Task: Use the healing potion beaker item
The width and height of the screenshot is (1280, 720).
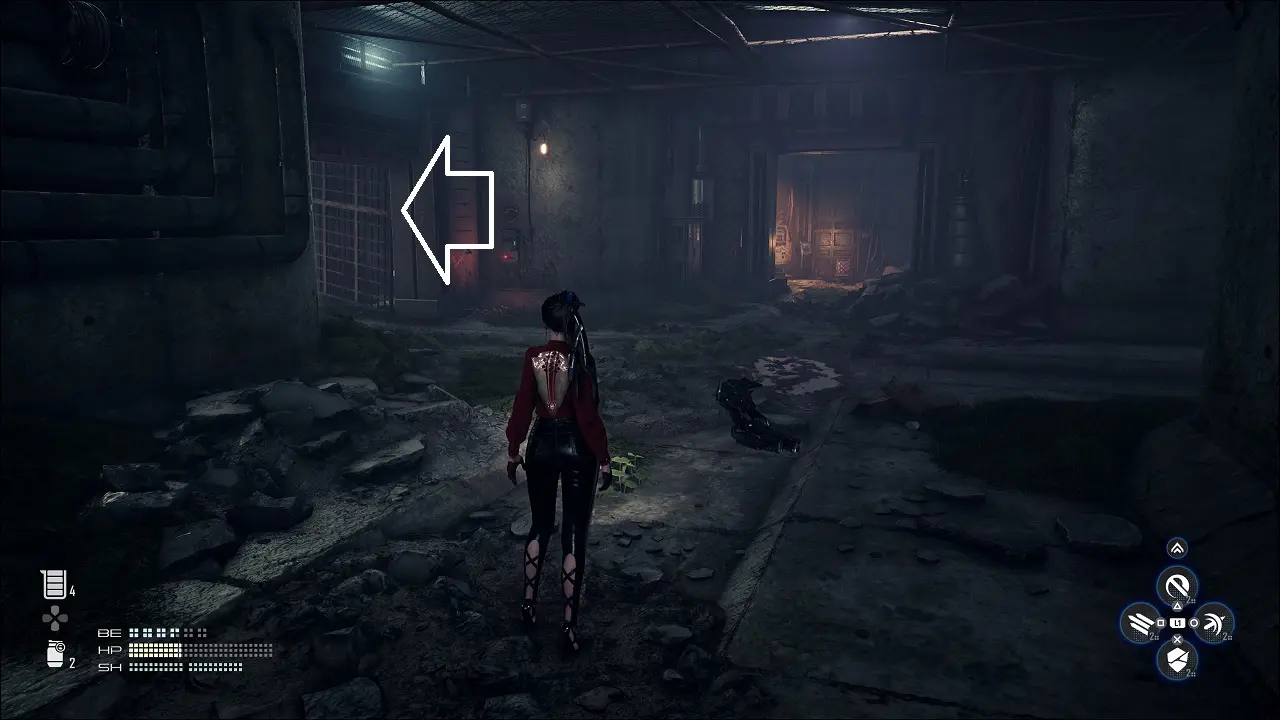Action: point(52,585)
